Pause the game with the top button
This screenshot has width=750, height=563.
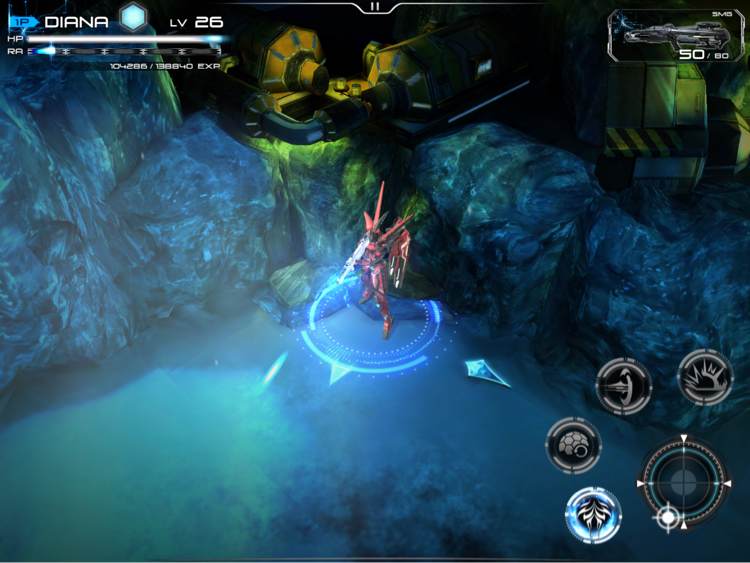click(x=375, y=6)
